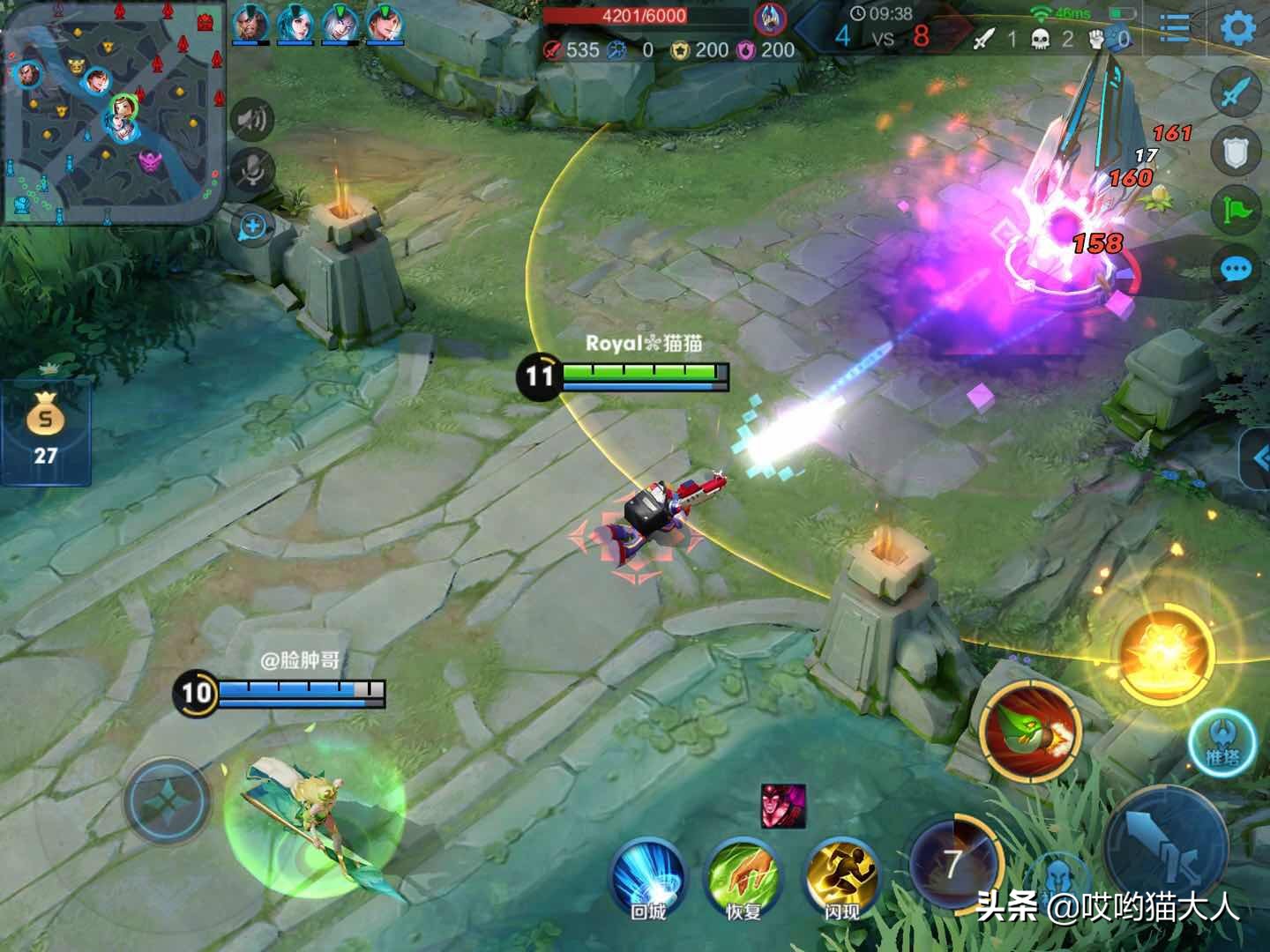Select the skill on 7-second cooldown
This screenshot has width=1270, height=952.
click(x=953, y=862)
